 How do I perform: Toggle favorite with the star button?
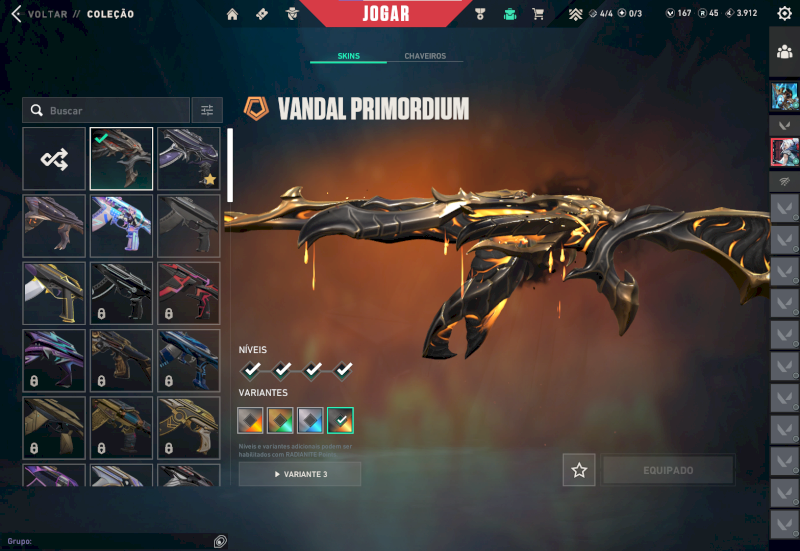point(578,470)
